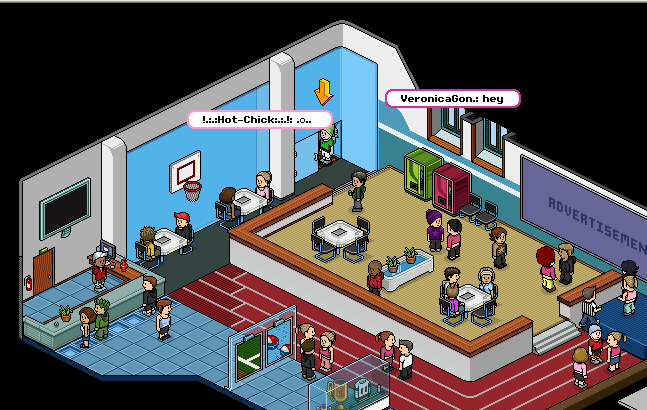Screen dimensions: 647x410
Task: Select the Hot-Chick chat bubble
Action: (x=260, y=119)
